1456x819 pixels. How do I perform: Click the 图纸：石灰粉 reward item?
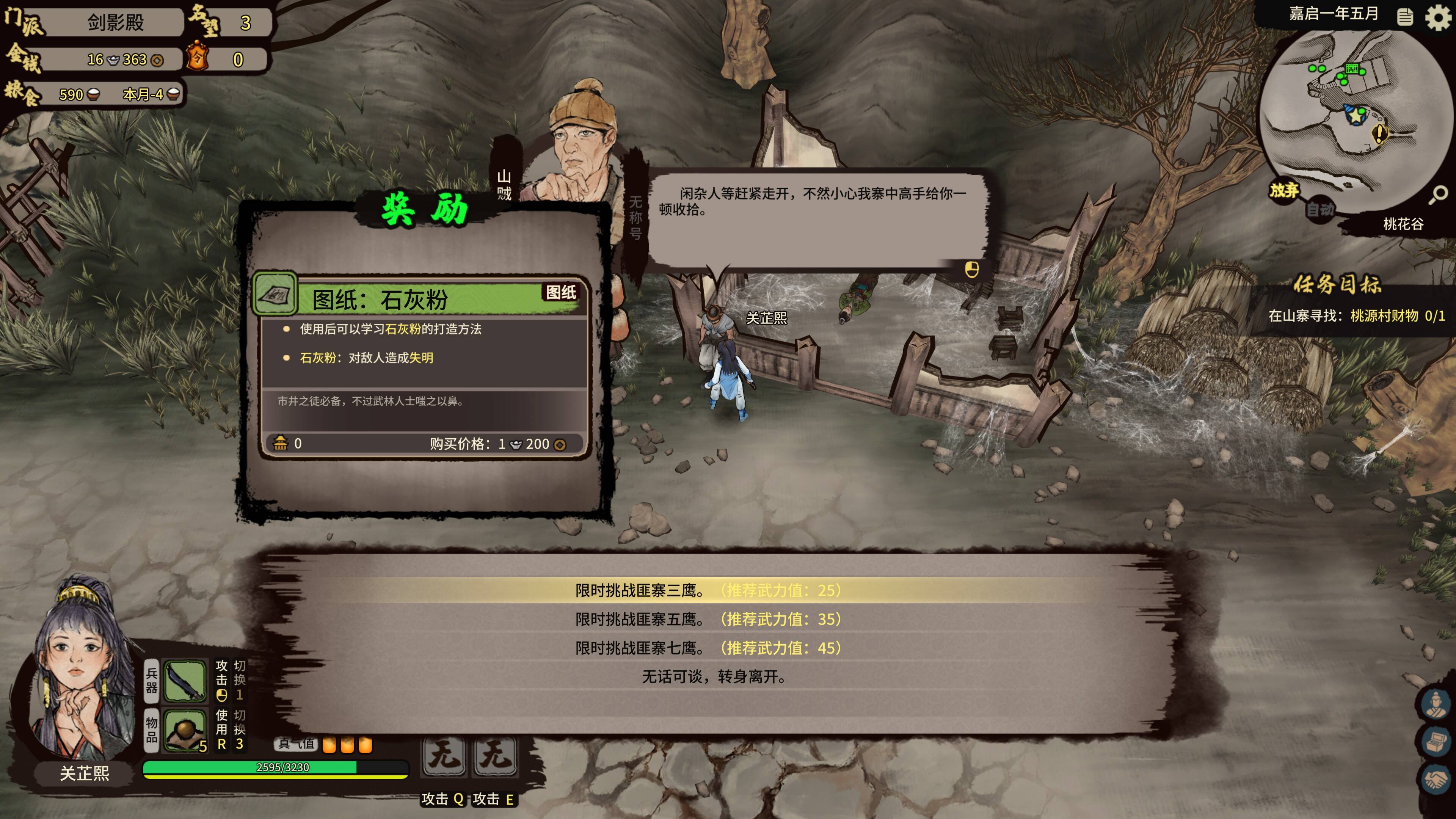[418, 298]
